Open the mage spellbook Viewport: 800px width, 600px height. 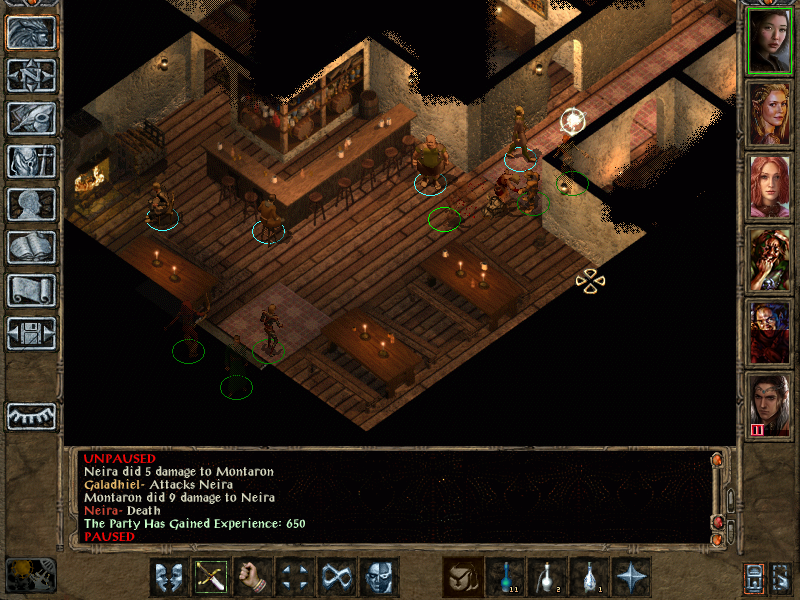pos(31,247)
